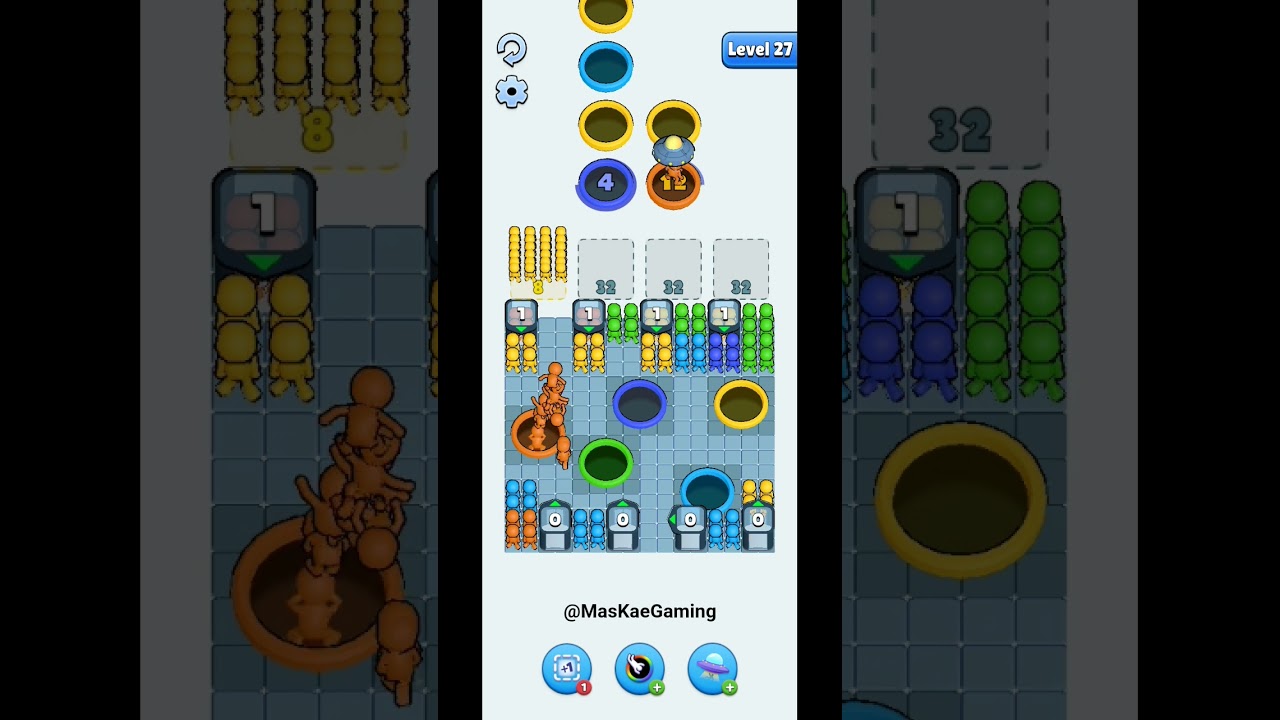This screenshot has height=720, width=1280.
Task: Tap the @MasKaeGaming channel label
Action: pyautogui.click(x=640, y=611)
